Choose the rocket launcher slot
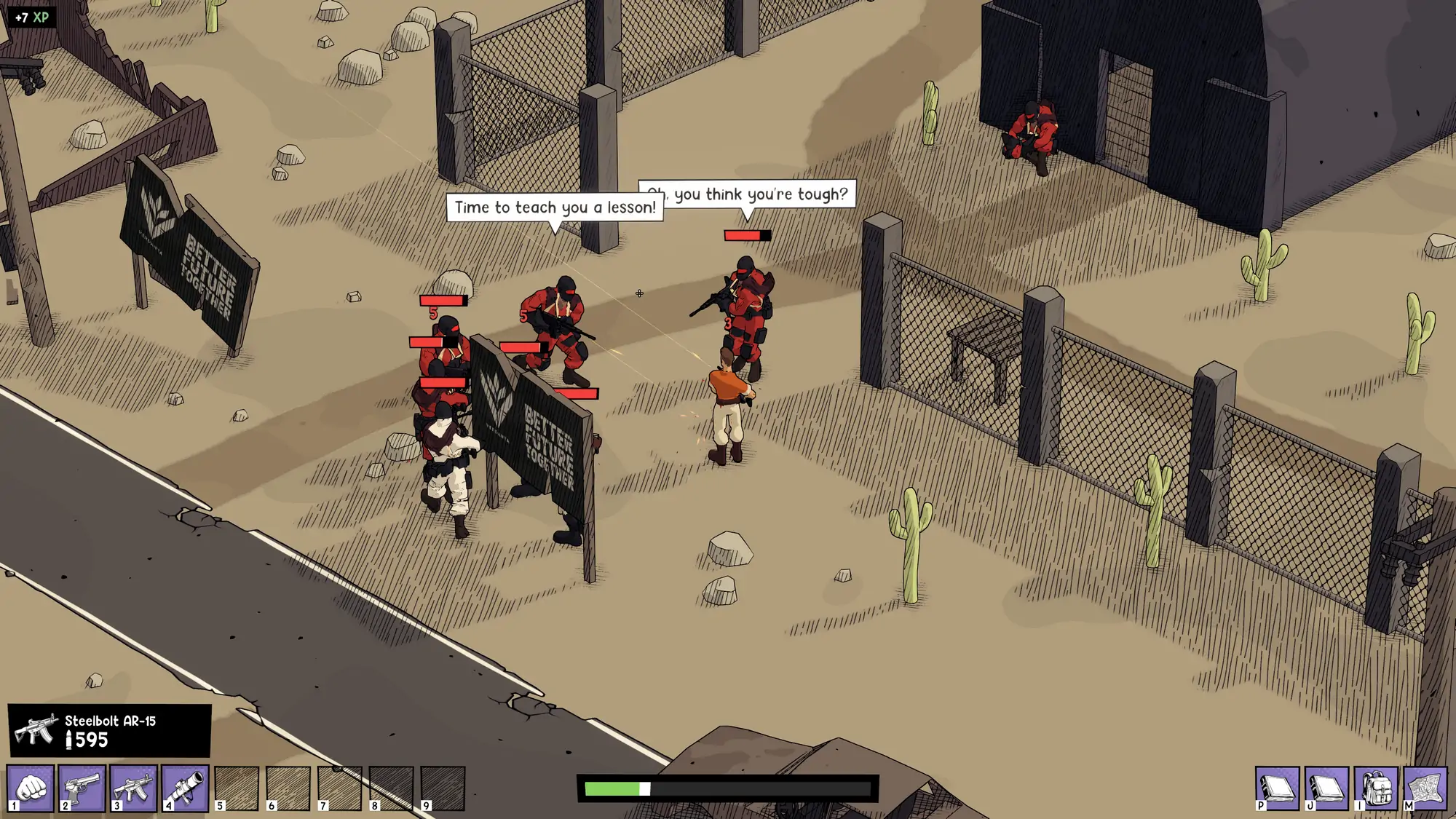The height and width of the screenshot is (819, 1456). pyautogui.click(x=185, y=788)
